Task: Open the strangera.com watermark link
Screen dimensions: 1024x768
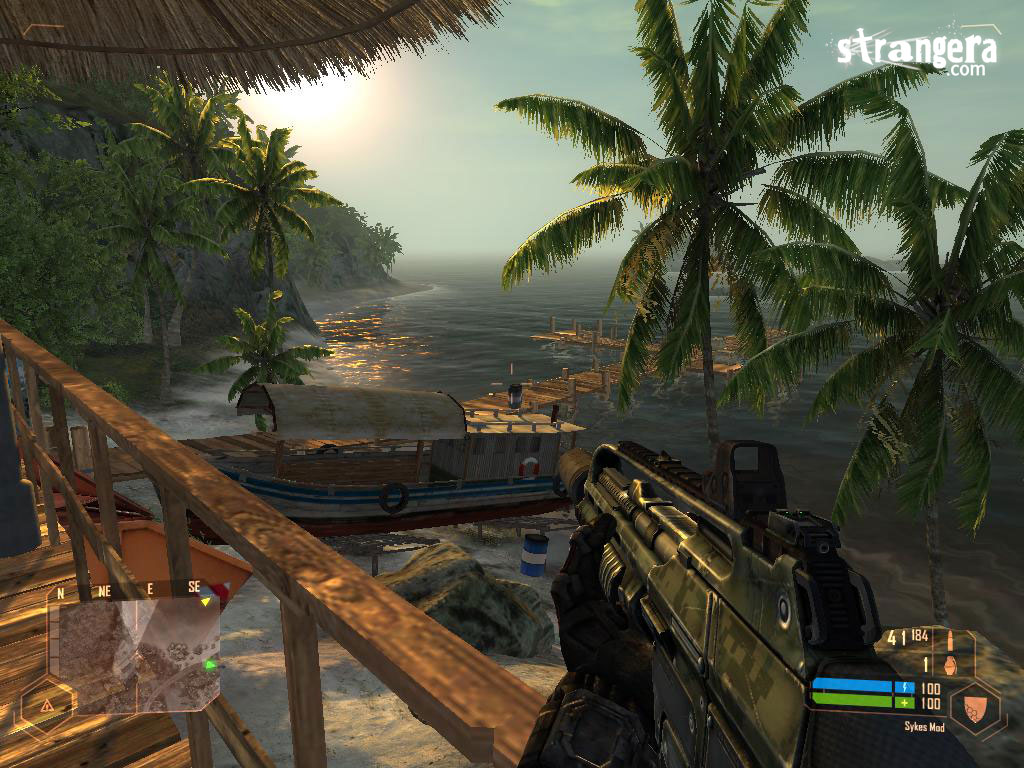Action: pyautogui.click(x=916, y=51)
